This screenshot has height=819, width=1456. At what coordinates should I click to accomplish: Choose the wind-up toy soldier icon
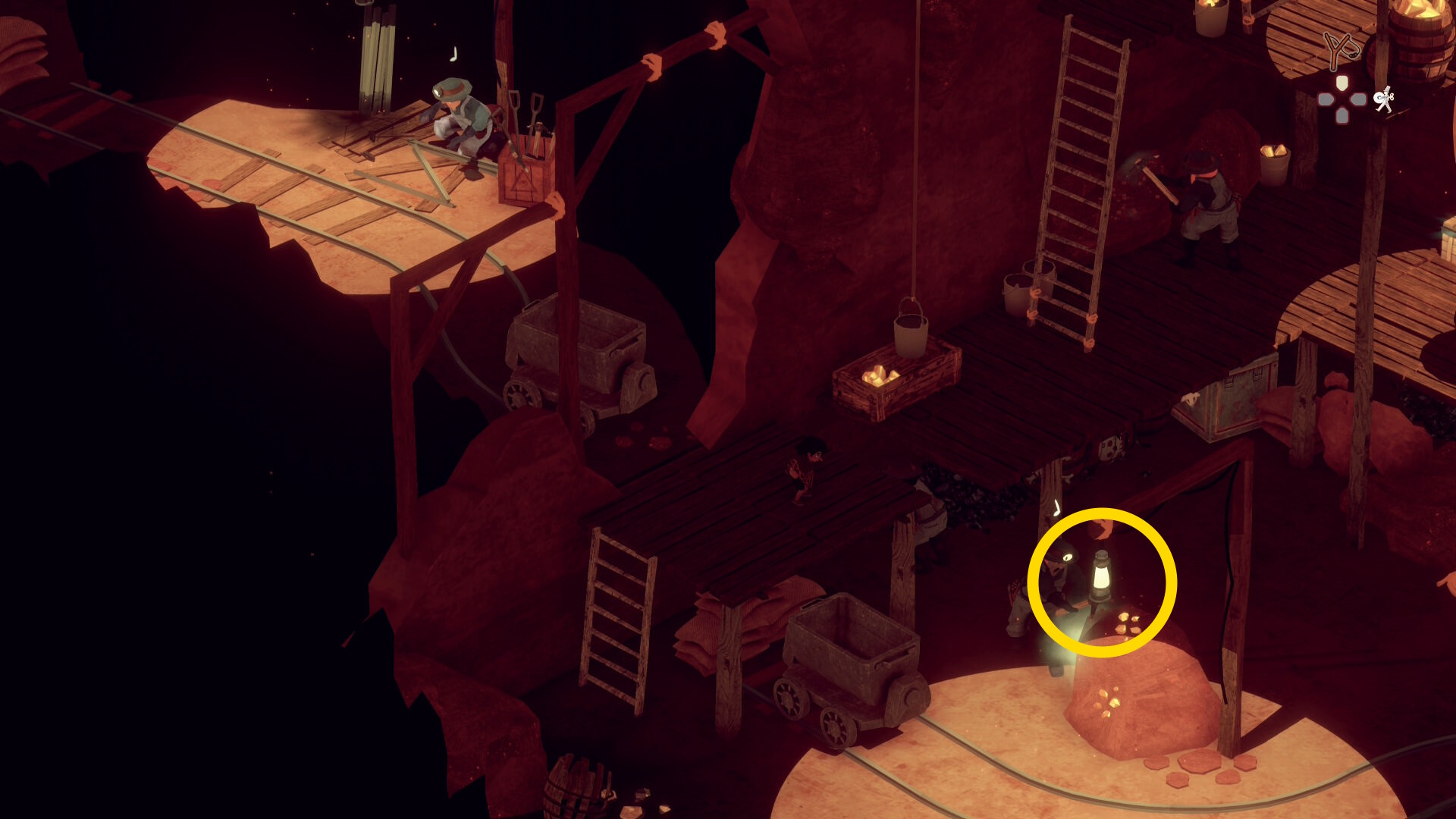(x=1385, y=99)
